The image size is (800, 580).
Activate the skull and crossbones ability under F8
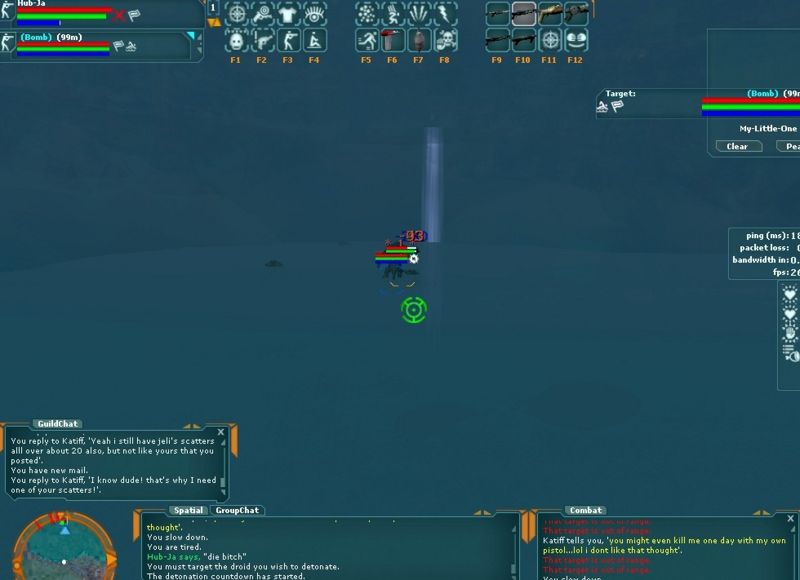[x=445, y=41]
